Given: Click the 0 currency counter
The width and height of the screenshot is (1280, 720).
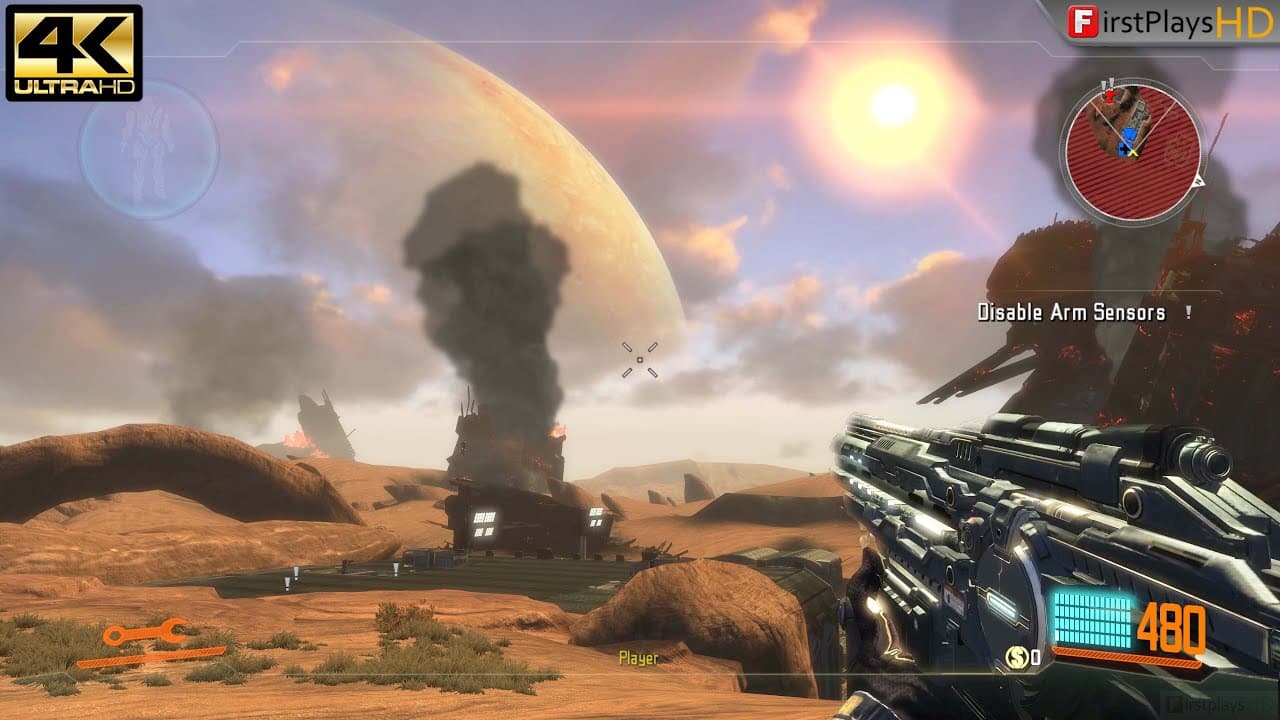Looking at the screenshot, I should (1036, 657).
